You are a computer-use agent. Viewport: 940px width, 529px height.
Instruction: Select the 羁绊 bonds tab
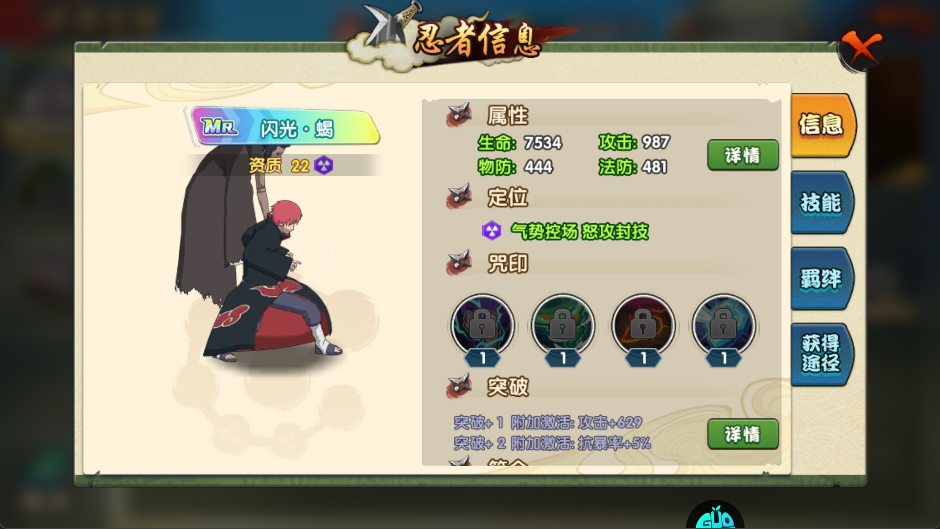pyautogui.click(x=821, y=279)
